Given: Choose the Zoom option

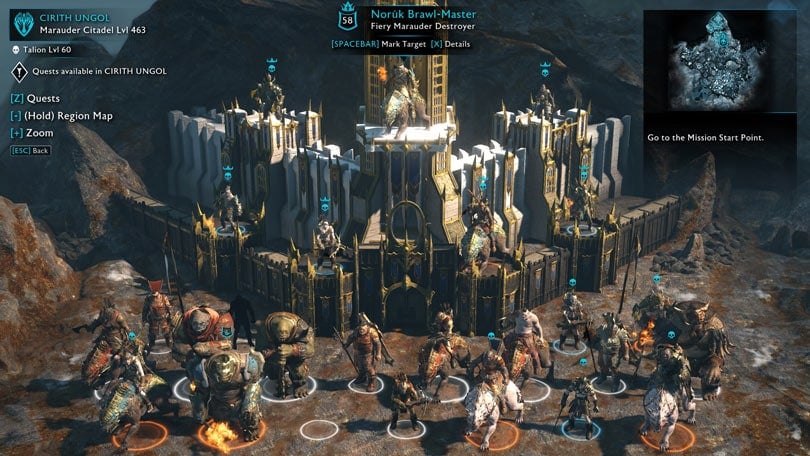Looking at the screenshot, I should (x=33, y=133).
